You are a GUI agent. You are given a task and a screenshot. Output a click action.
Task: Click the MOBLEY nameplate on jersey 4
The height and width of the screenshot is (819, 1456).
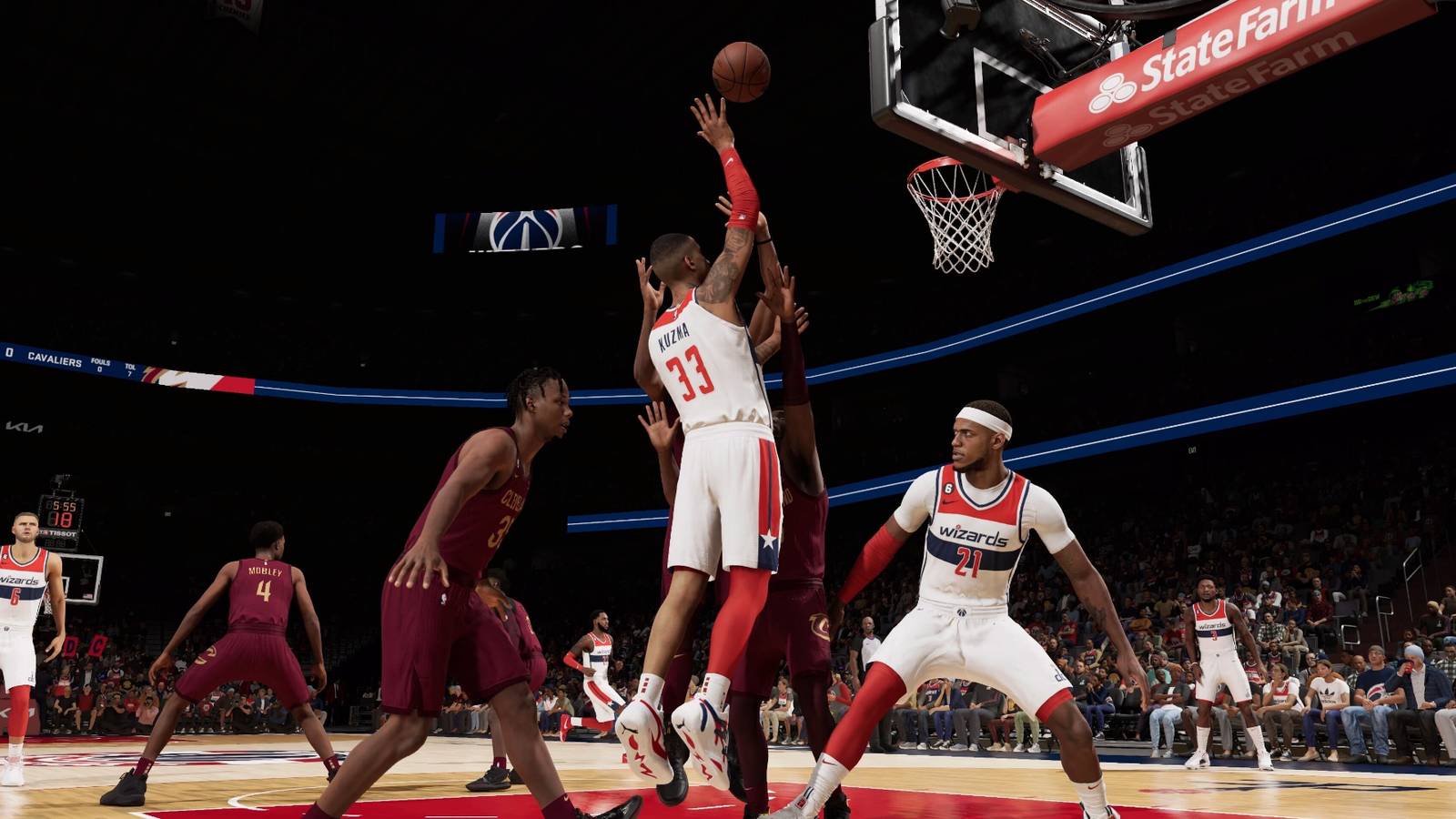coord(264,571)
